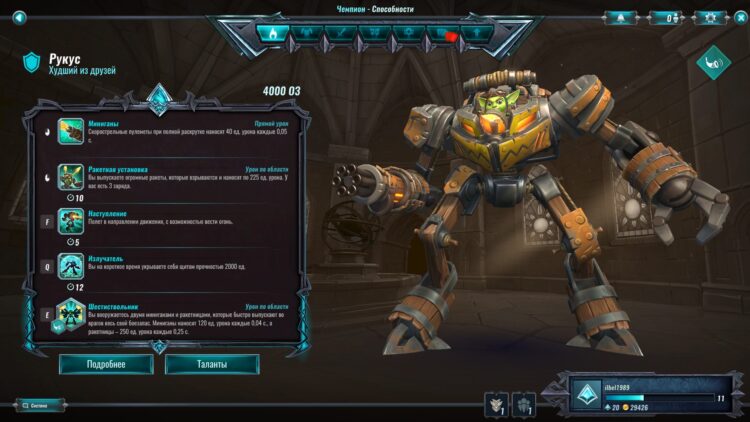Select the Миниганы ability icon
The width and height of the screenshot is (750, 422).
click(x=71, y=131)
